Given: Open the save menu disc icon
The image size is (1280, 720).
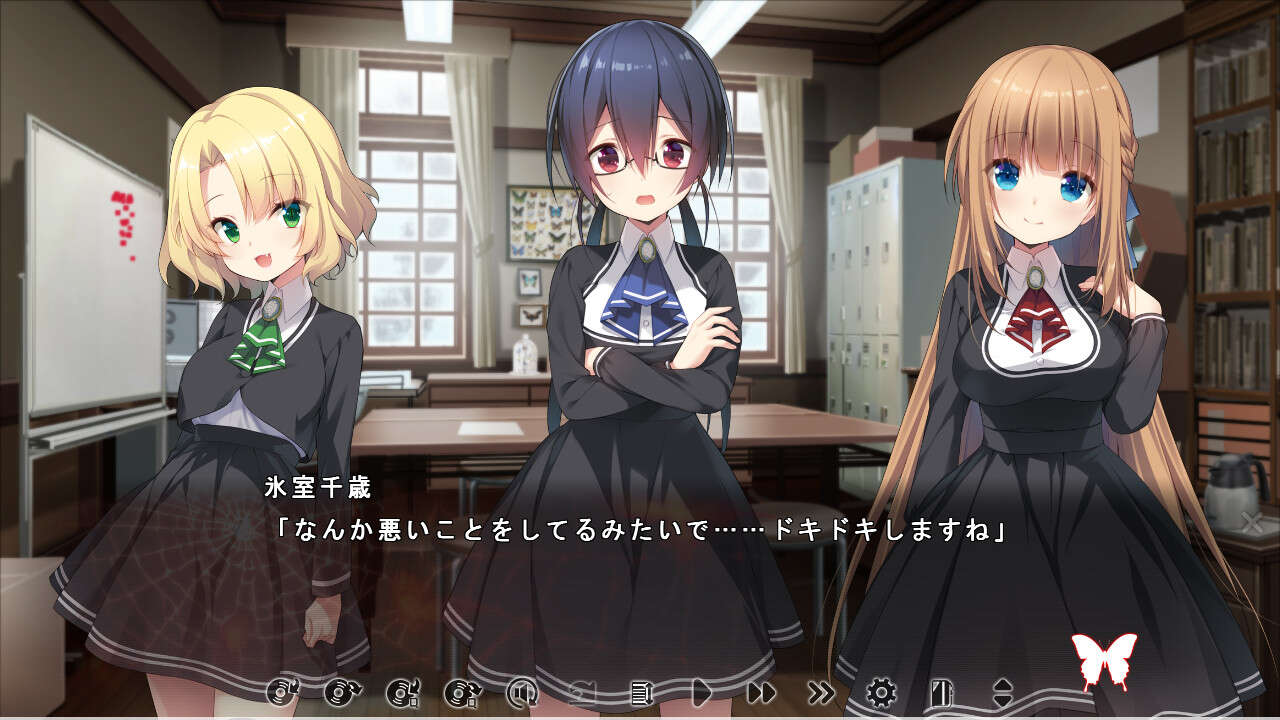Looking at the screenshot, I should click(281, 691).
